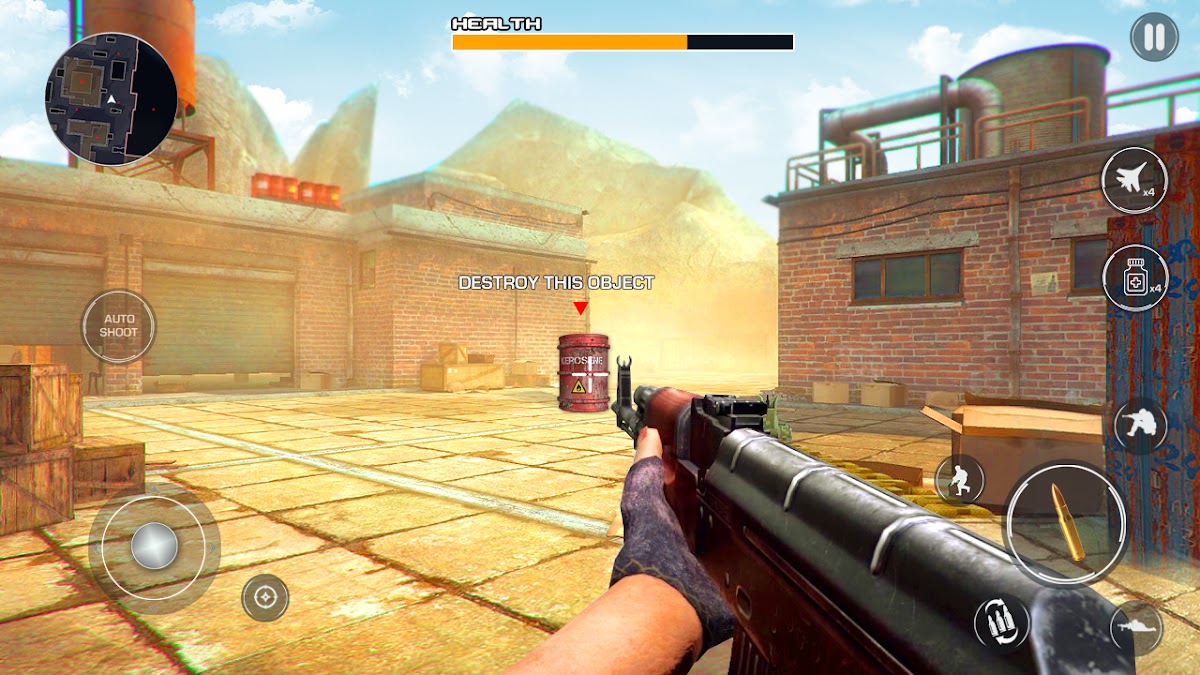Toggle the Auto Shoot button
Image resolution: width=1200 pixels, height=675 pixels.
[118, 326]
